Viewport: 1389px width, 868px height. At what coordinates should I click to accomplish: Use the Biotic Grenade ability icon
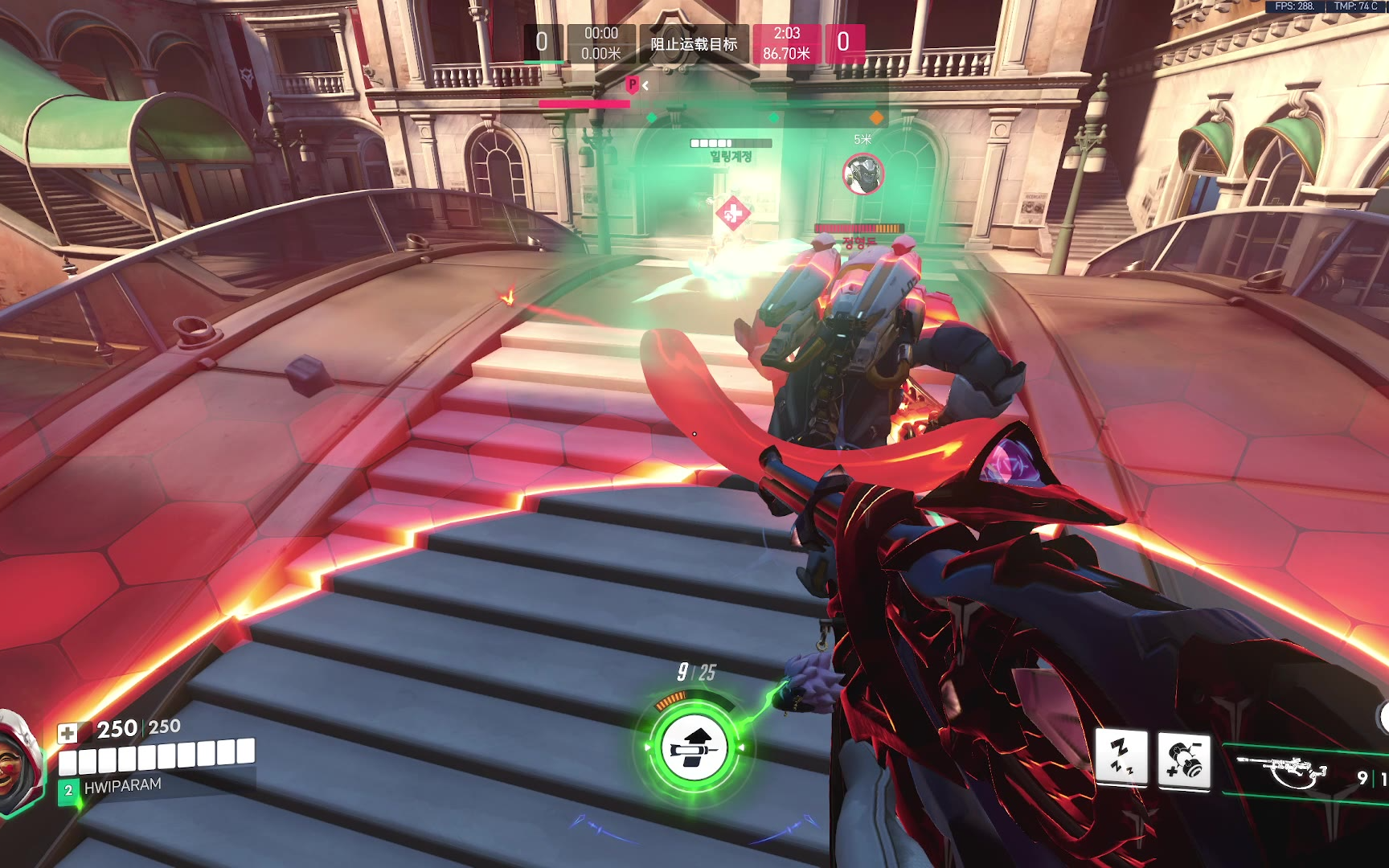pyautogui.click(x=1184, y=759)
